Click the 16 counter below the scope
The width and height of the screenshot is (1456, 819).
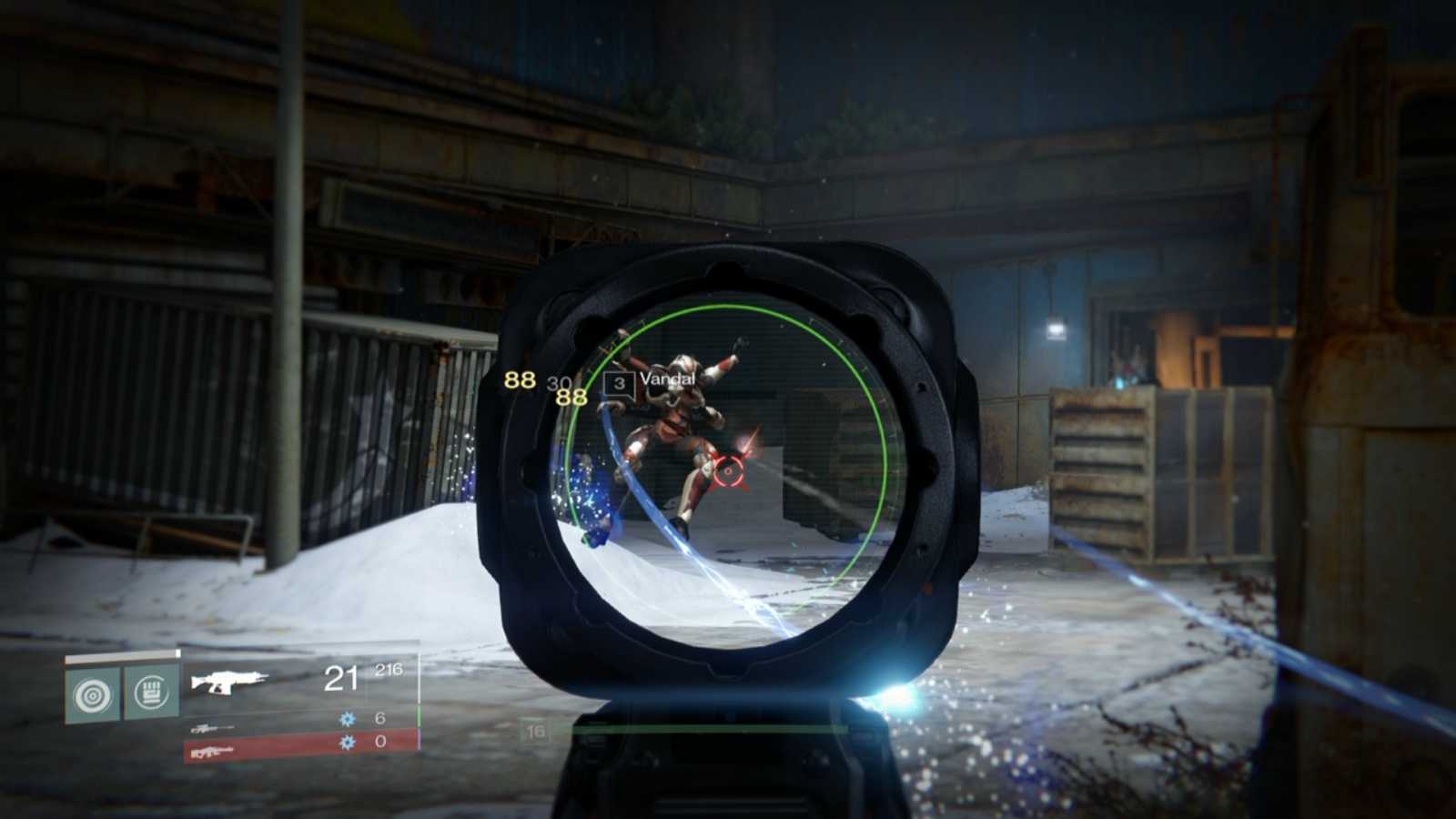533,730
